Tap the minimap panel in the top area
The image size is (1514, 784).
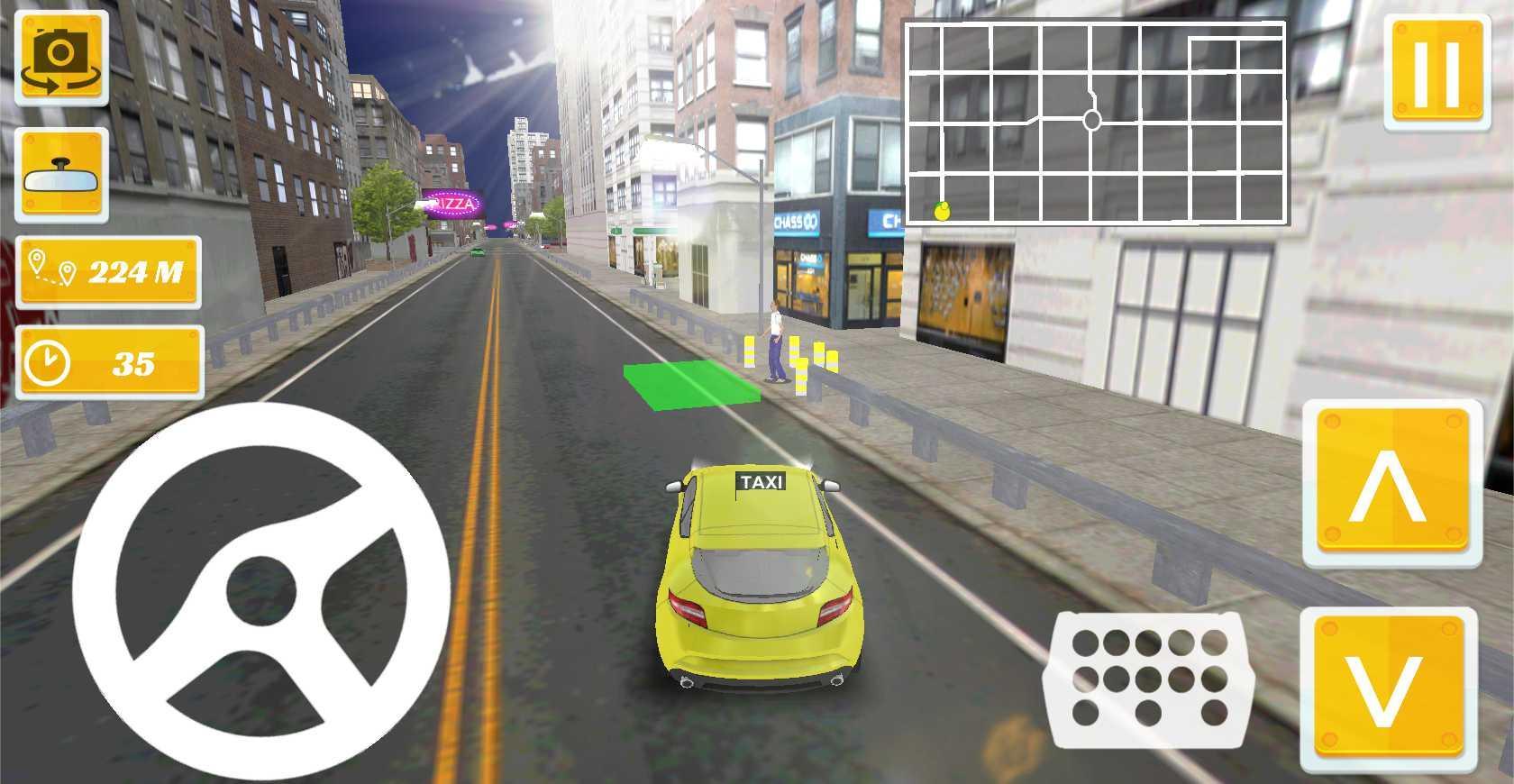(x=1095, y=122)
